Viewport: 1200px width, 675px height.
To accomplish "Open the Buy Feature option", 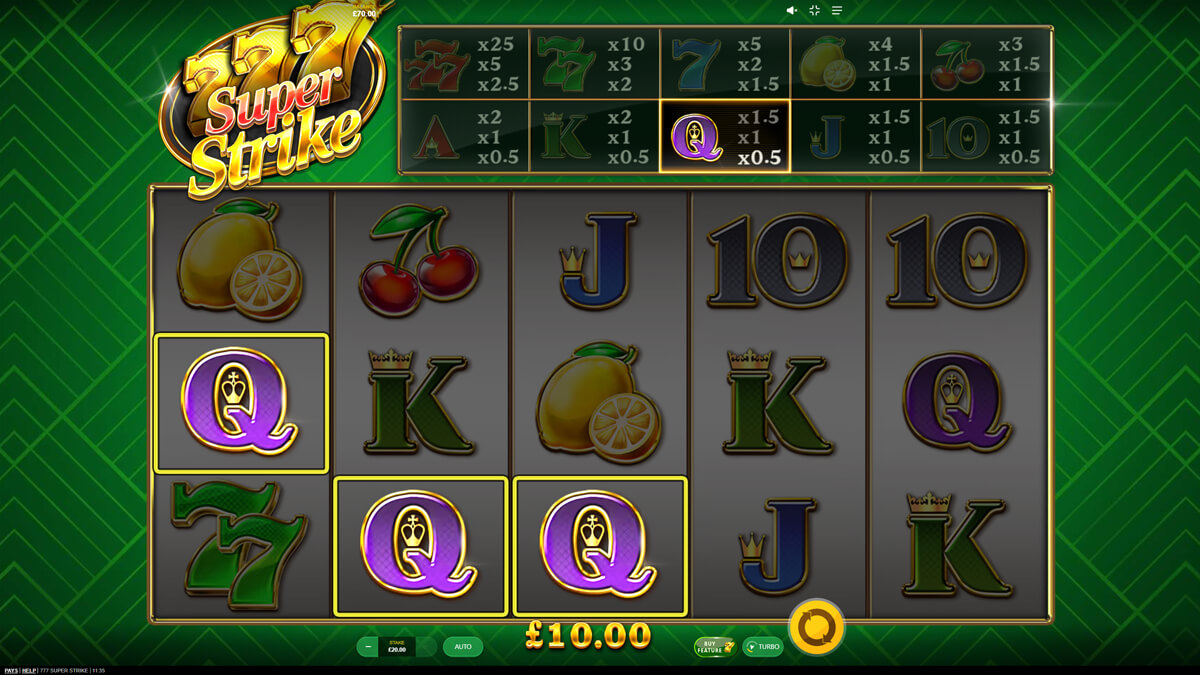I will coord(715,647).
